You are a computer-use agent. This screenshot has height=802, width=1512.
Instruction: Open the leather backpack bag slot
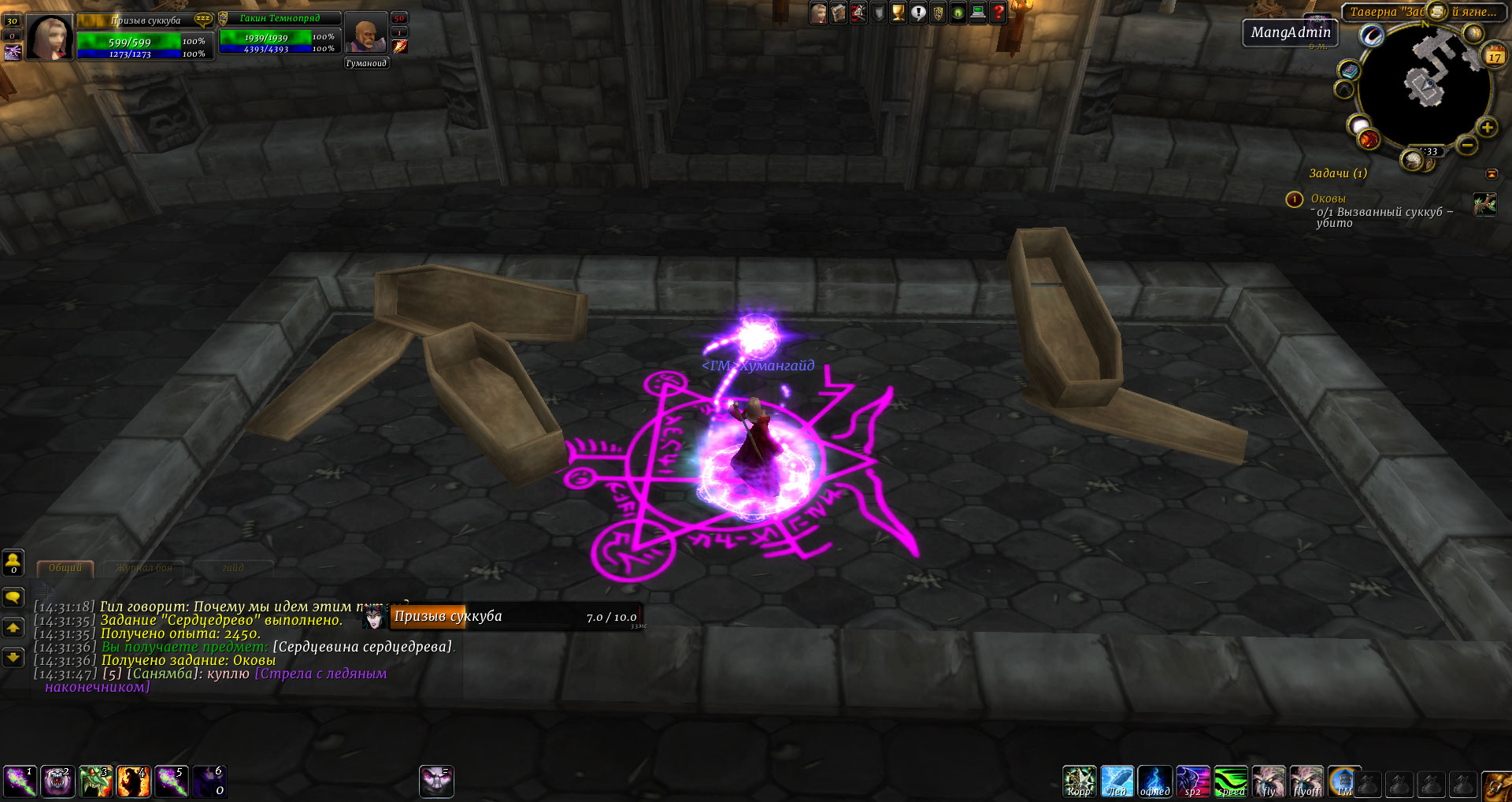tap(1495, 785)
